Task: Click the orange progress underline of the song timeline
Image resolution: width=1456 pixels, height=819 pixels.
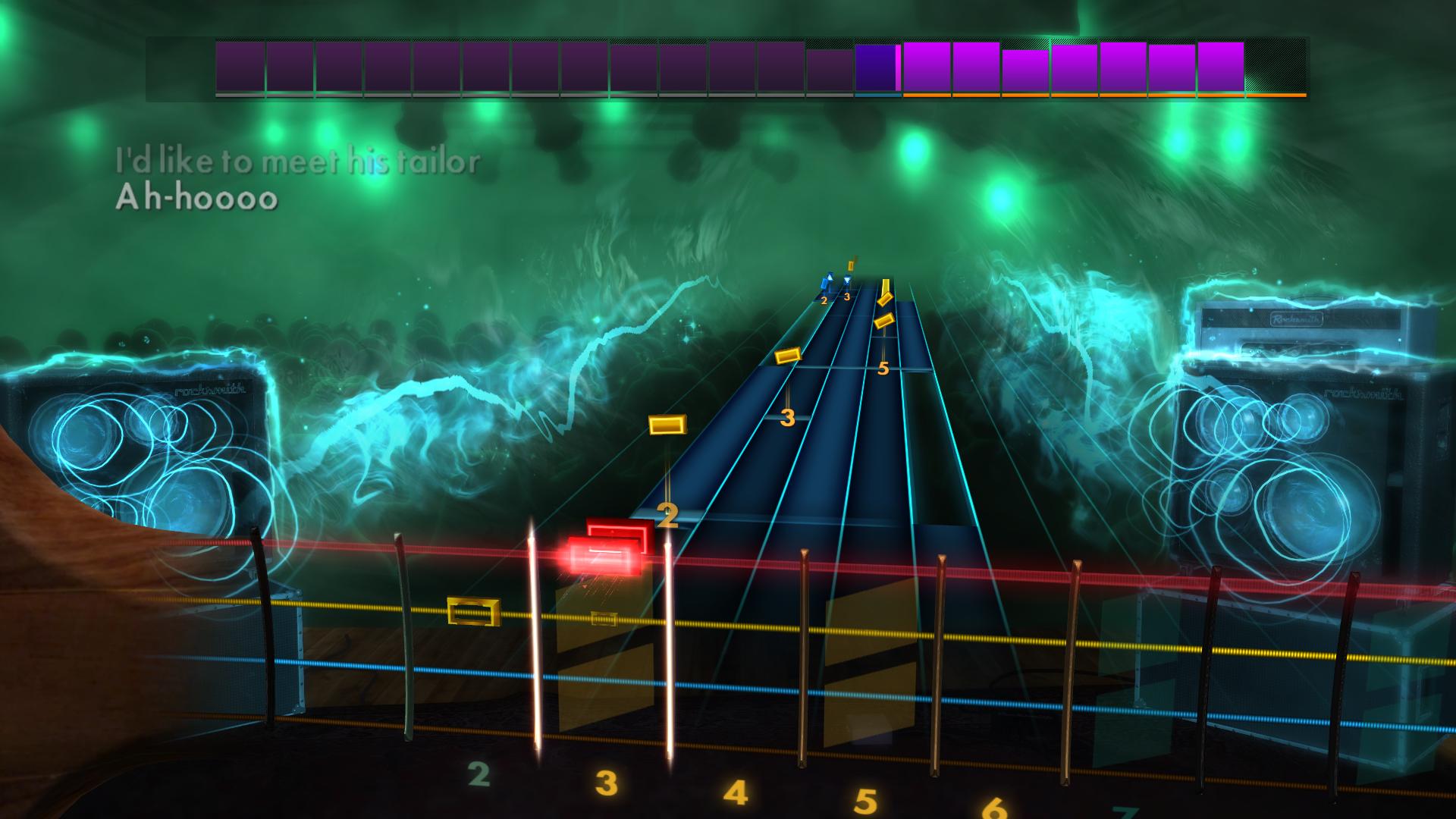Action: [1100, 96]
